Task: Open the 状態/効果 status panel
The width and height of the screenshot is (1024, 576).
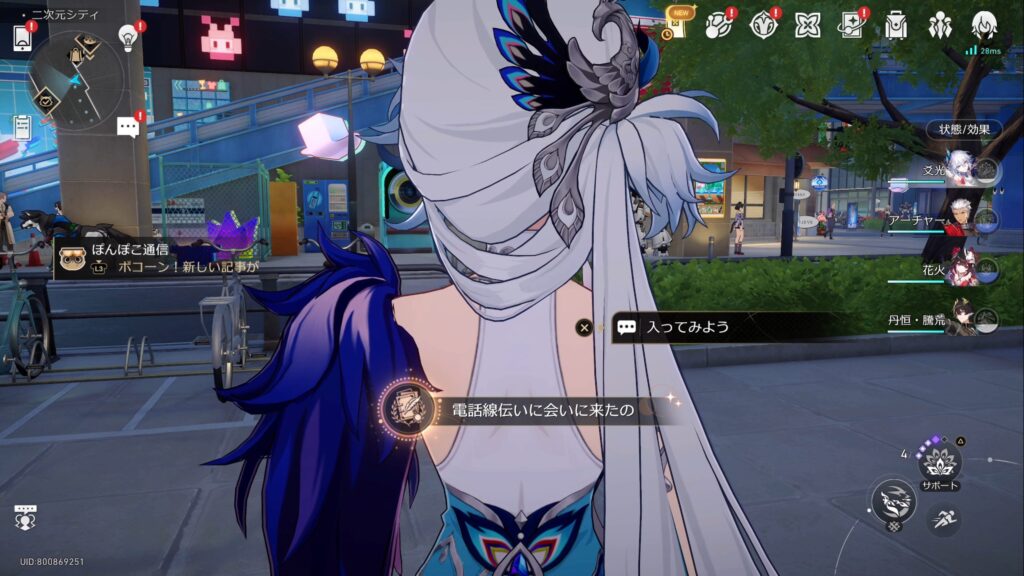Action: coord(964,129)
